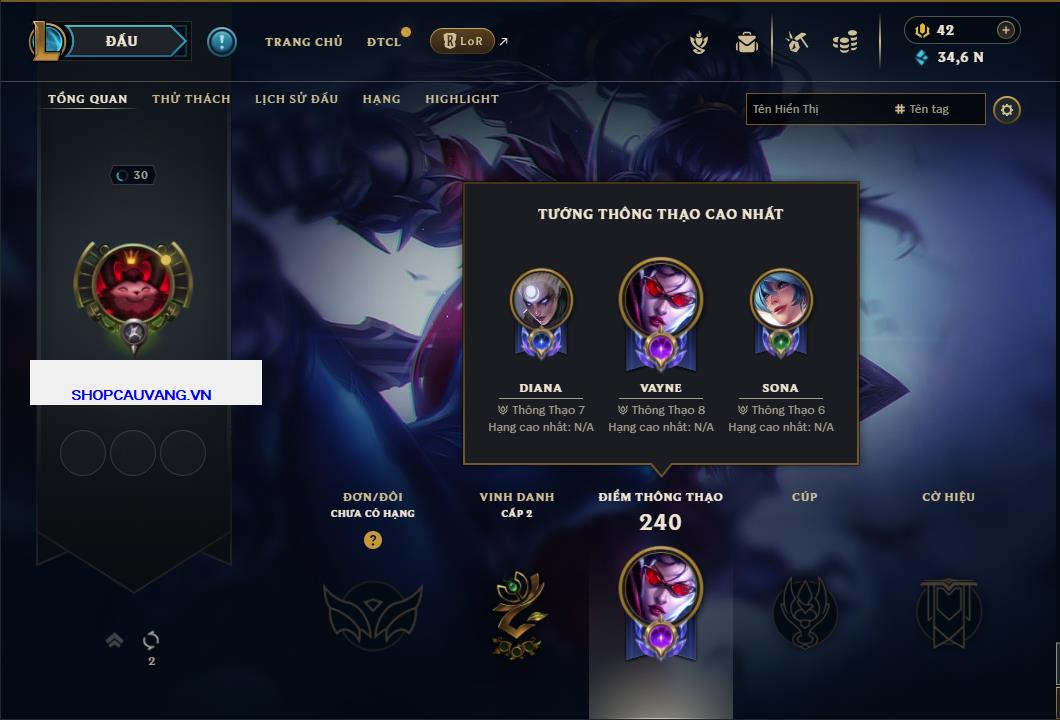The image size is (1060, 720).
Task: Switch to the LỊCH SỬ ĐẤU tab
Action: tap(296, 99)
